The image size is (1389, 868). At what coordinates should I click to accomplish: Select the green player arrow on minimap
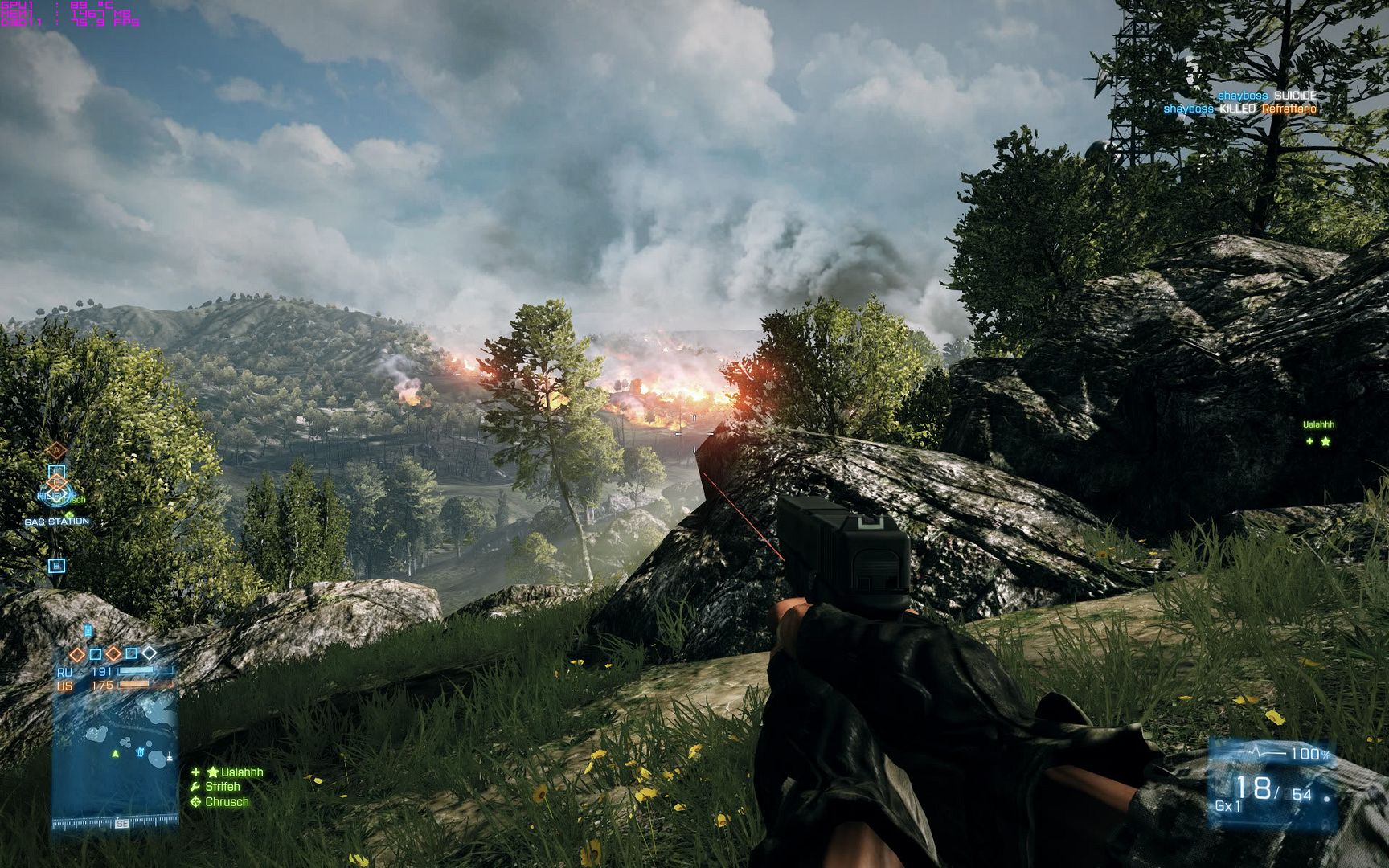tap(115, 754)
